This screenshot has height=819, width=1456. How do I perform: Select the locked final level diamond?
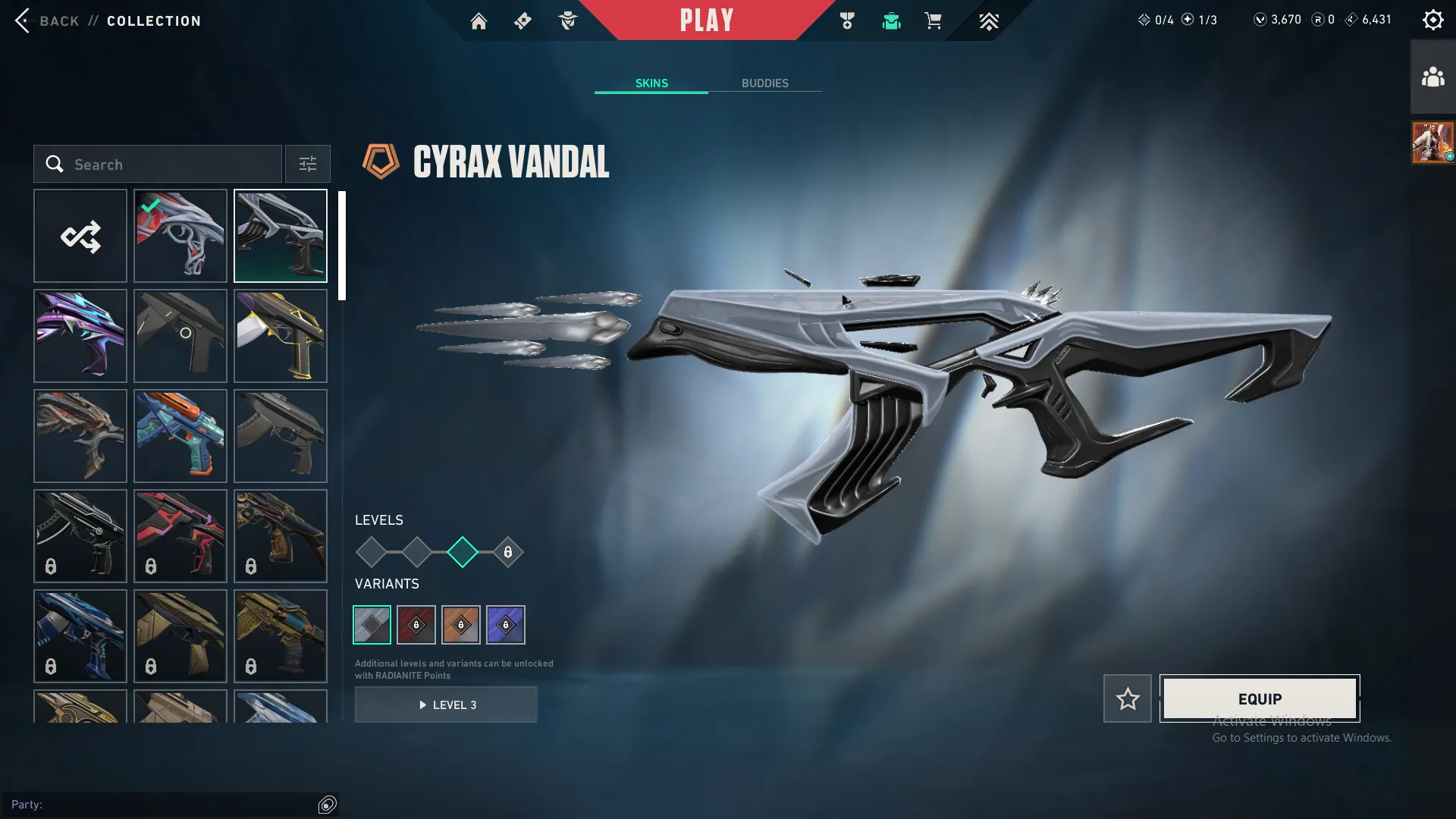click(x=507, y=552)
